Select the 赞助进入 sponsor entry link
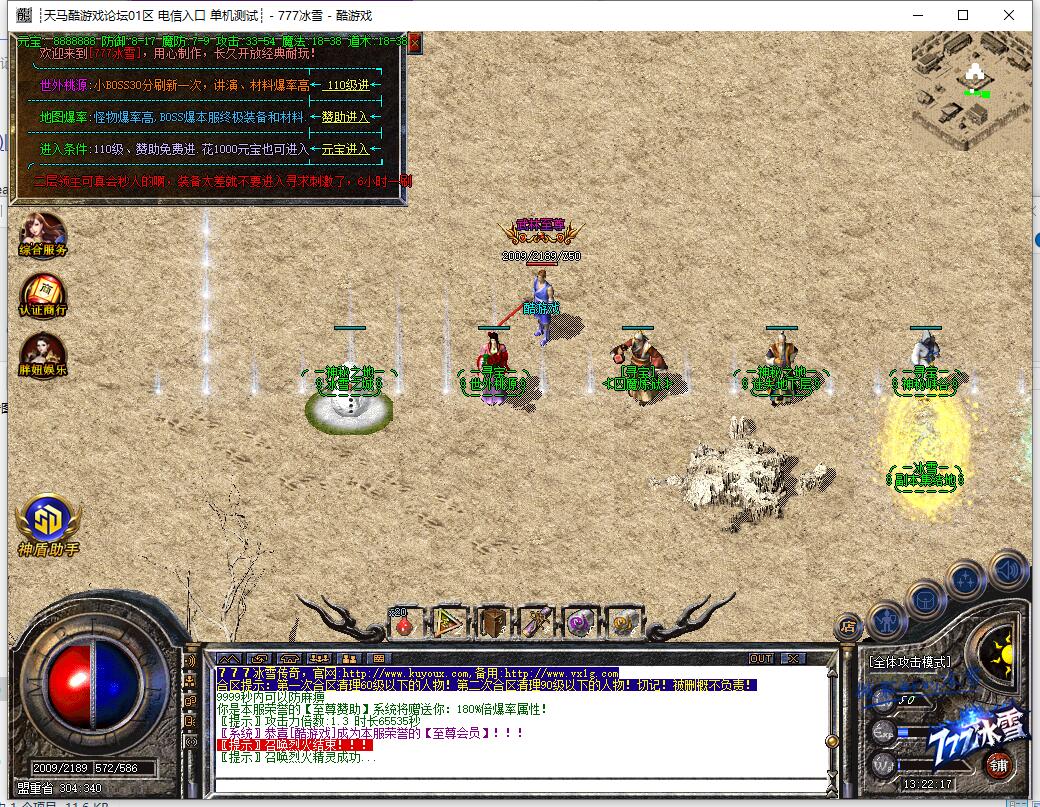This screenshot has width=1040, height=807. click(345, 117)
